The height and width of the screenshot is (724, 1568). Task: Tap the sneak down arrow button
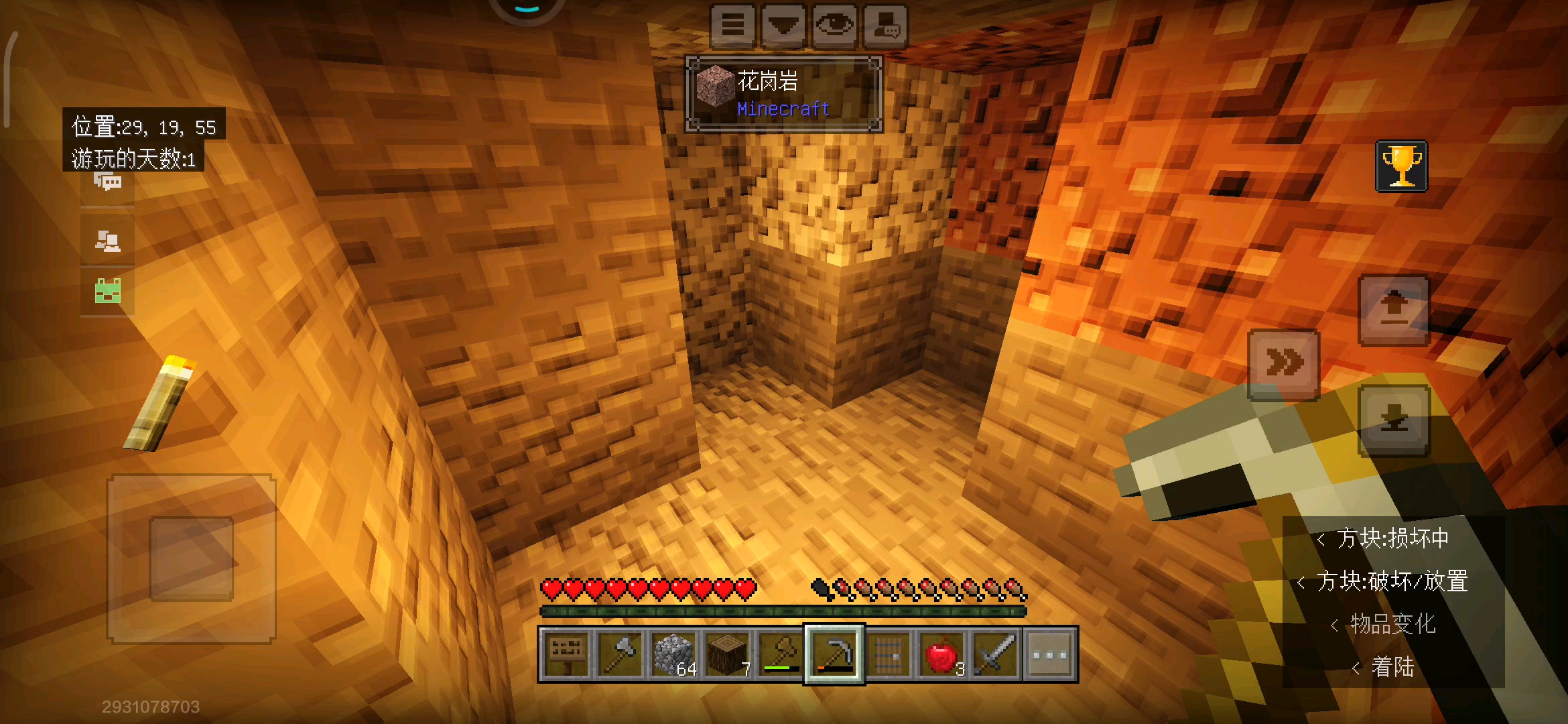tap(1394, 421)
